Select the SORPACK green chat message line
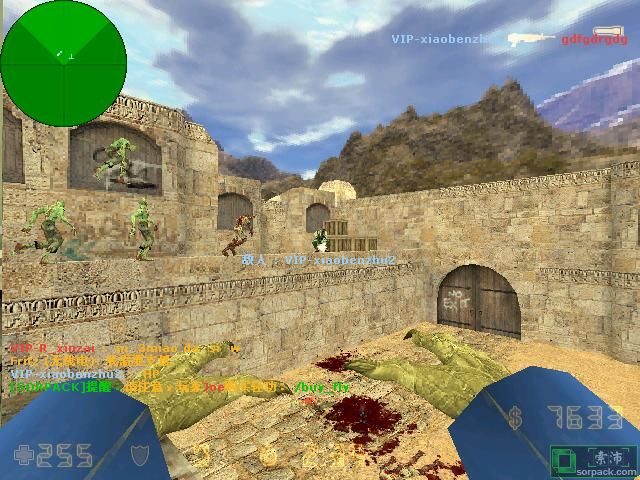Viewport: 640px width, 480px height. [x=180, y=386]
